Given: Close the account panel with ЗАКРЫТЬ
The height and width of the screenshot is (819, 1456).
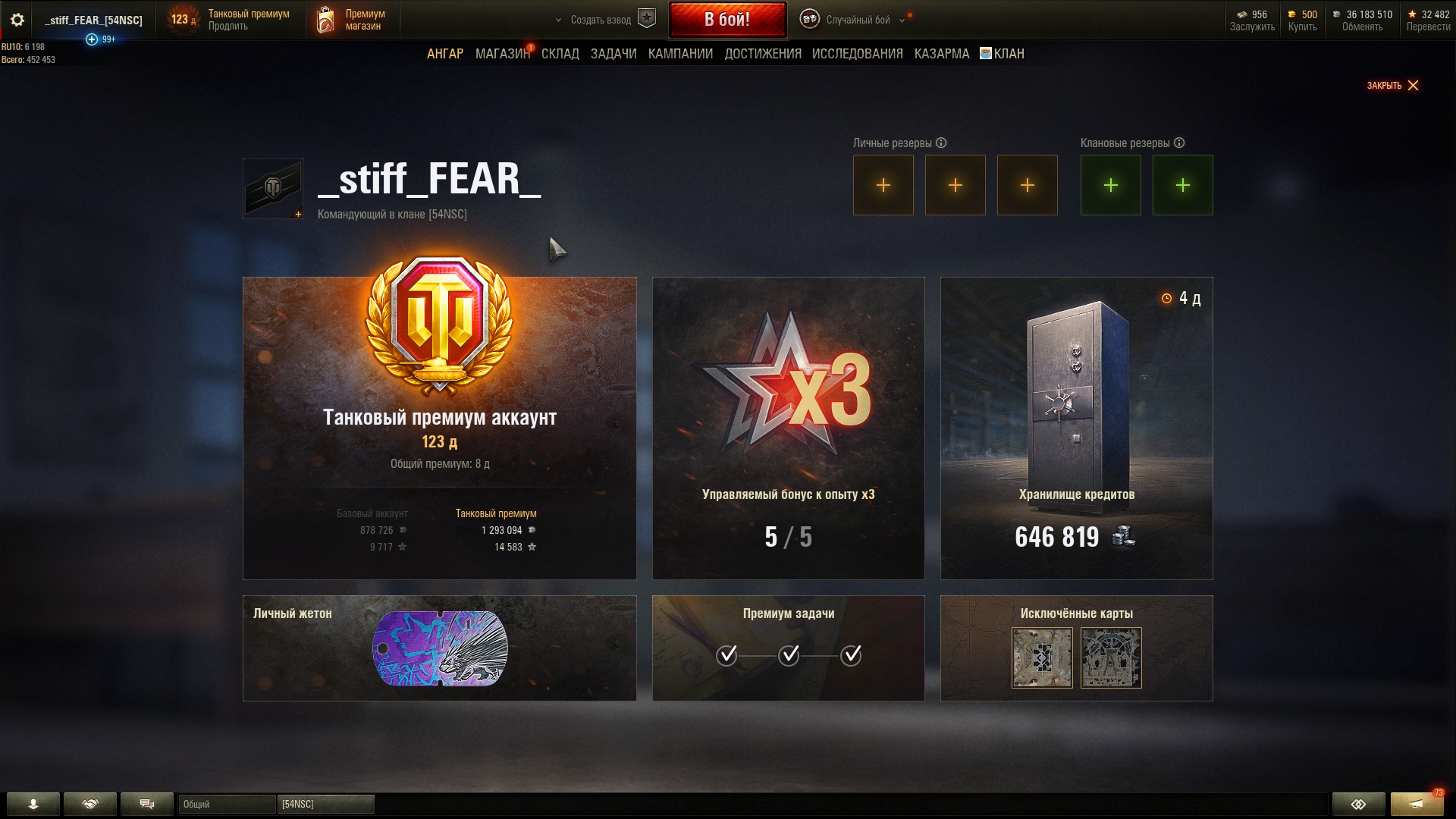Looking at the screenshot, I should point(1392,86).
